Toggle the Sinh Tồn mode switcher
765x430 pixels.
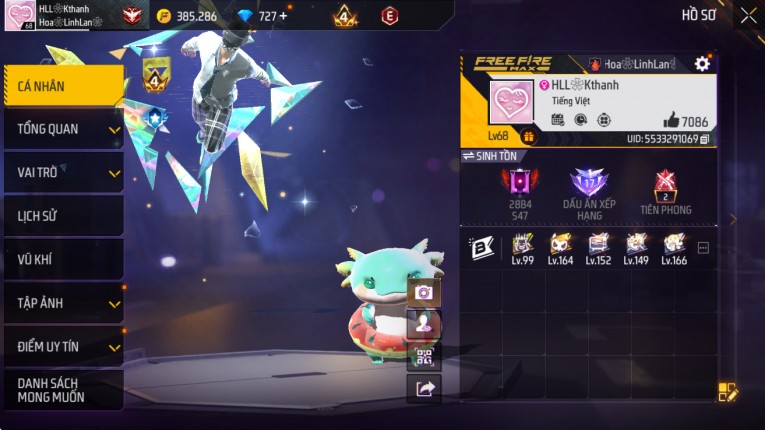click(x=490, y=156)
